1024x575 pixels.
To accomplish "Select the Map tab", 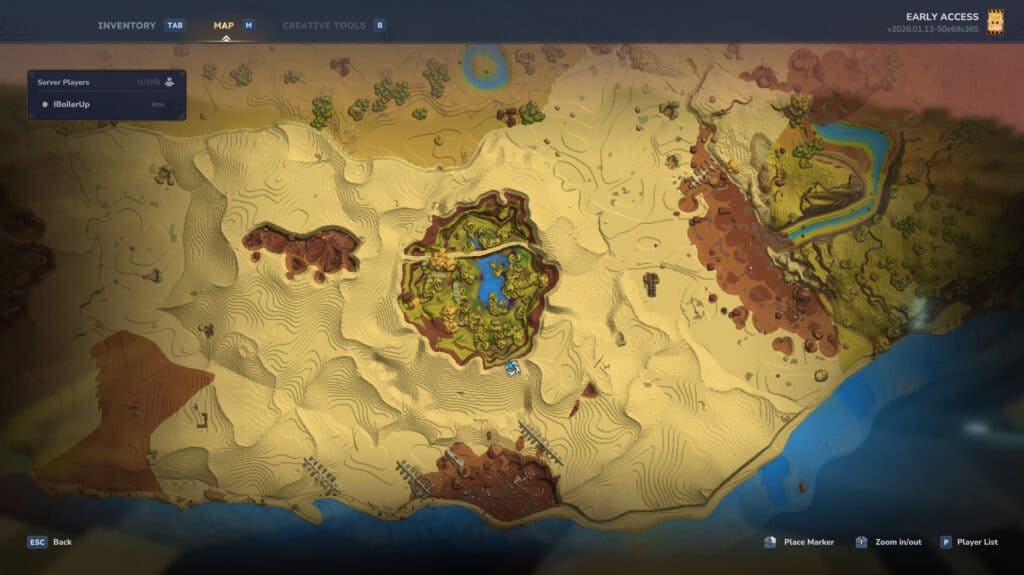I will point(223,25).
